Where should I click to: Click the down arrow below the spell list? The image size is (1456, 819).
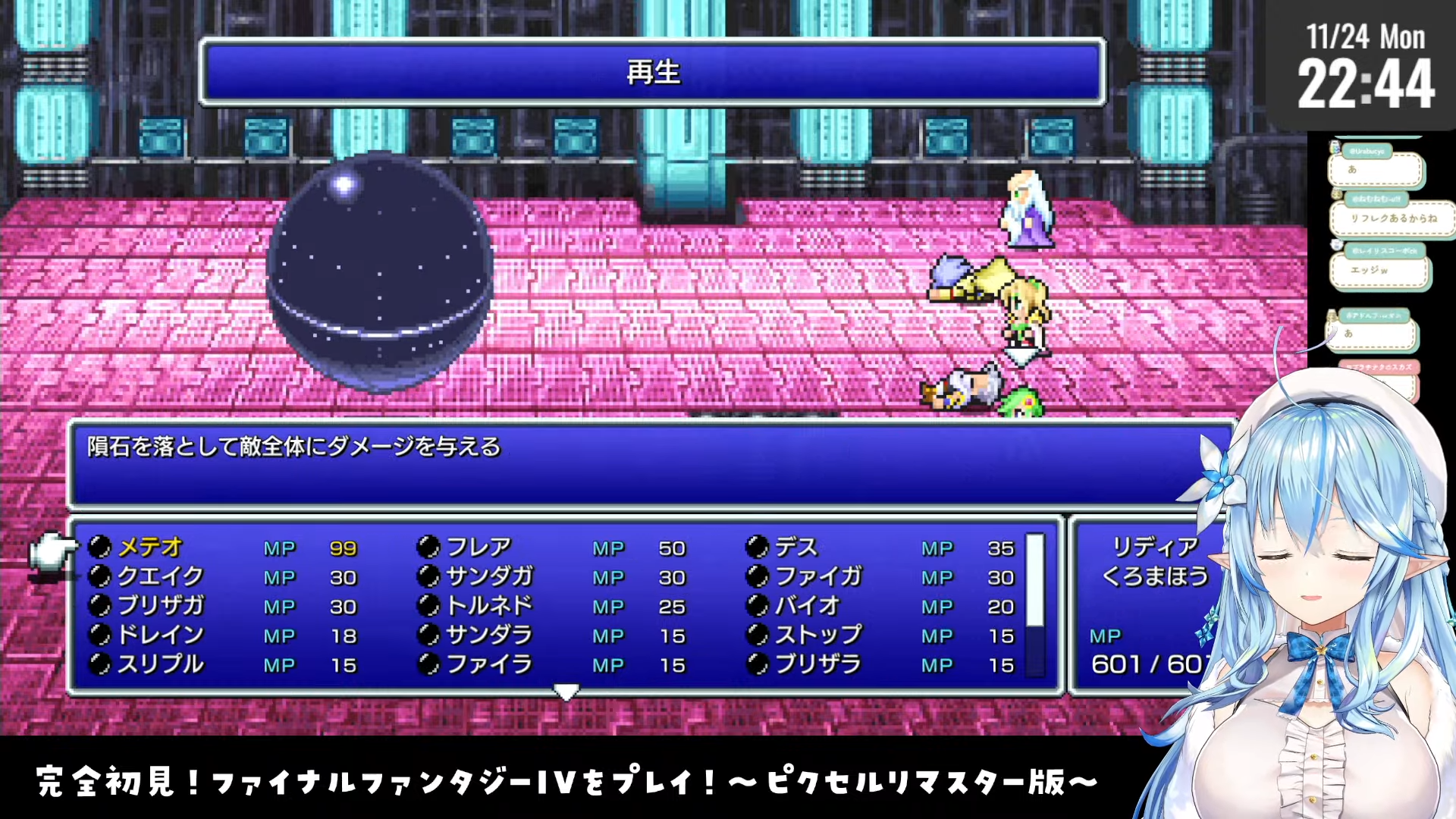click(566, 691)
